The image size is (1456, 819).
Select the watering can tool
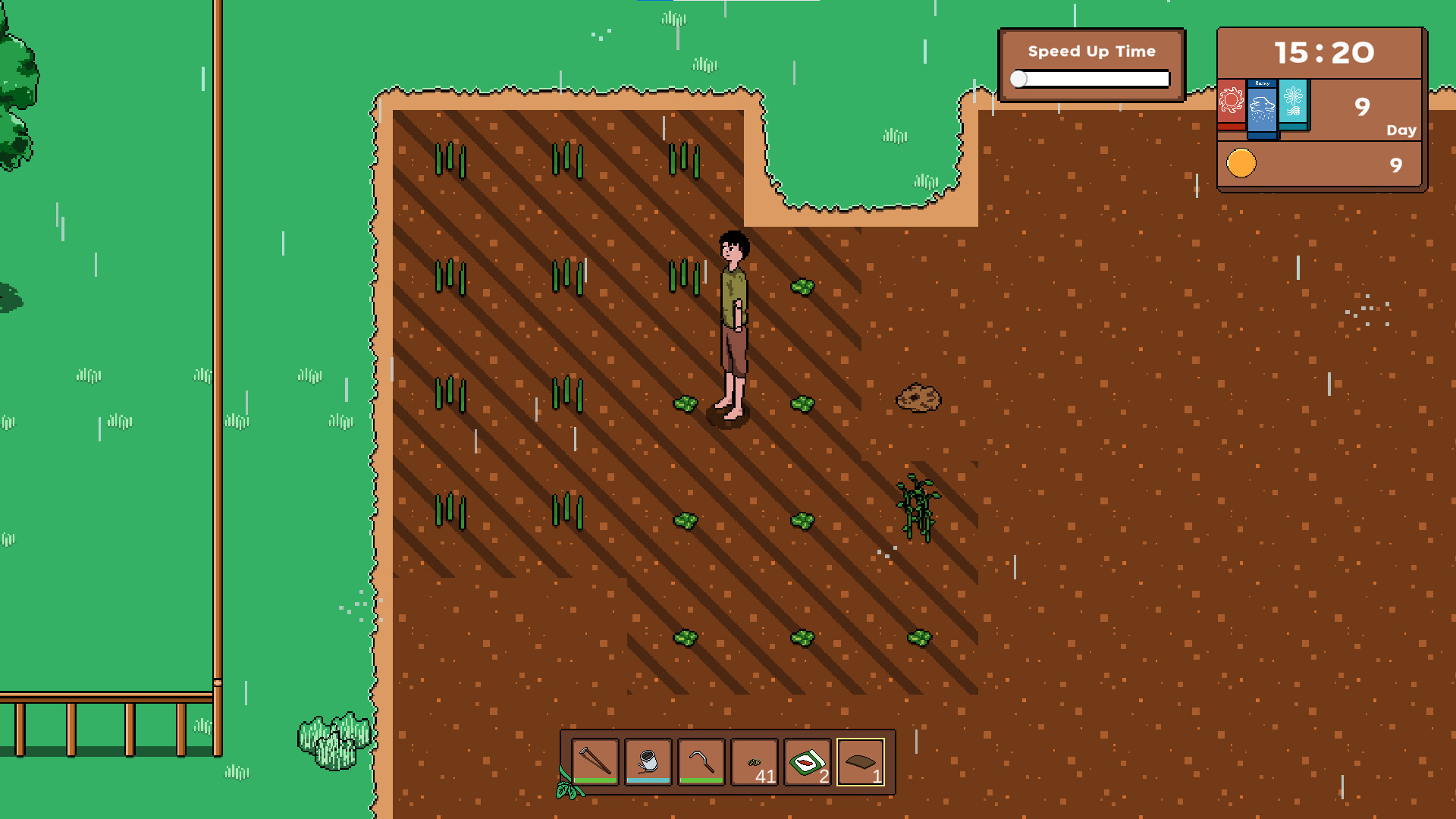point(648,761)
